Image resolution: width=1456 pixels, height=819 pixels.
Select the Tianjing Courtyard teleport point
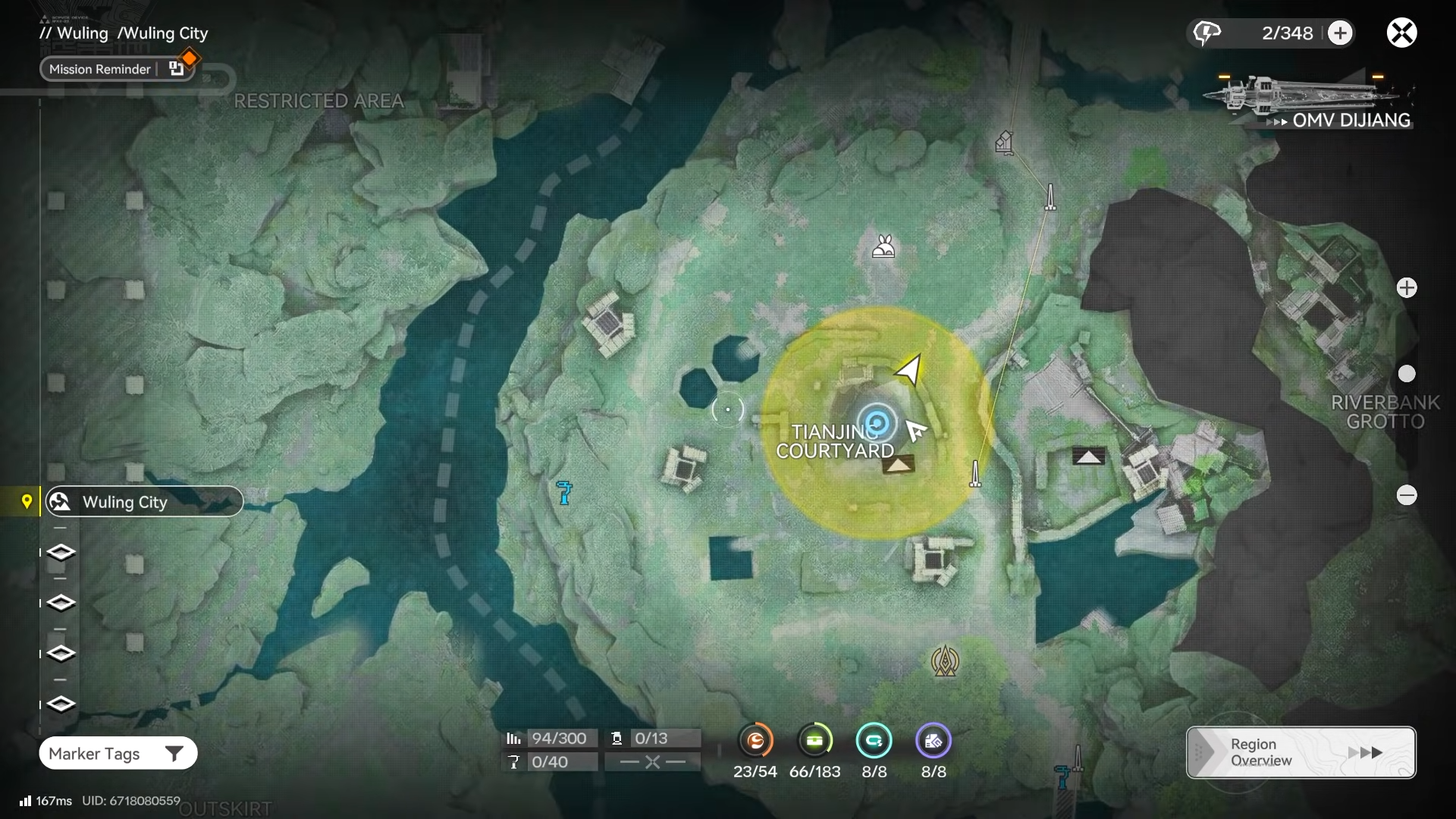pyautogui.click(x=877, y=422)
